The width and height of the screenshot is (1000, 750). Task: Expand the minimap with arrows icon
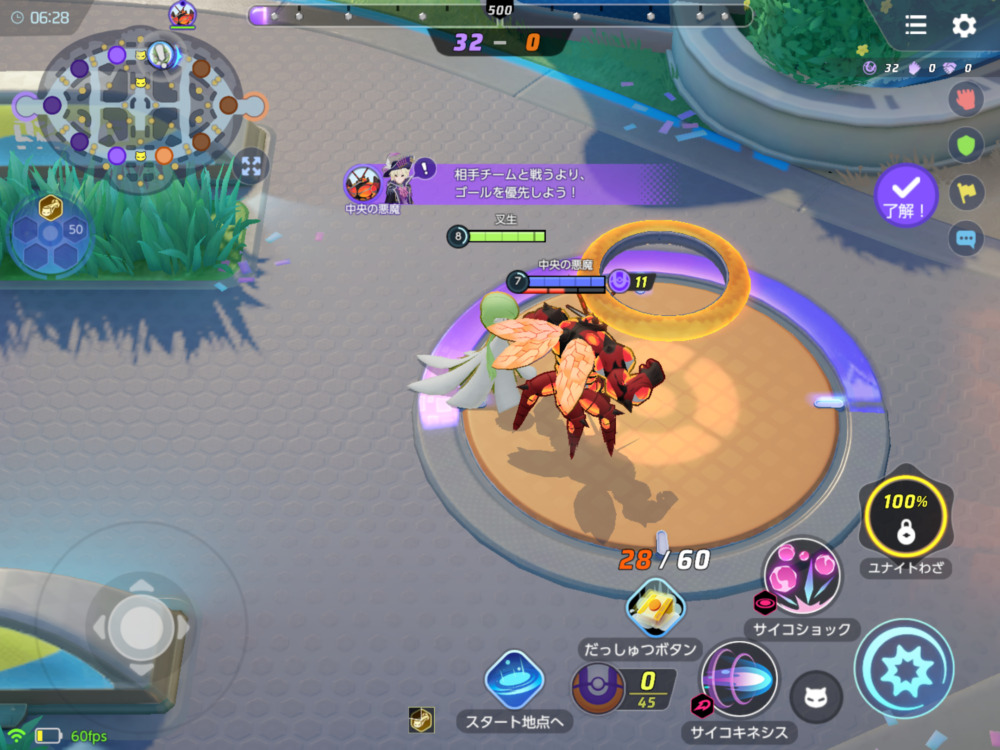pos(250,167)
